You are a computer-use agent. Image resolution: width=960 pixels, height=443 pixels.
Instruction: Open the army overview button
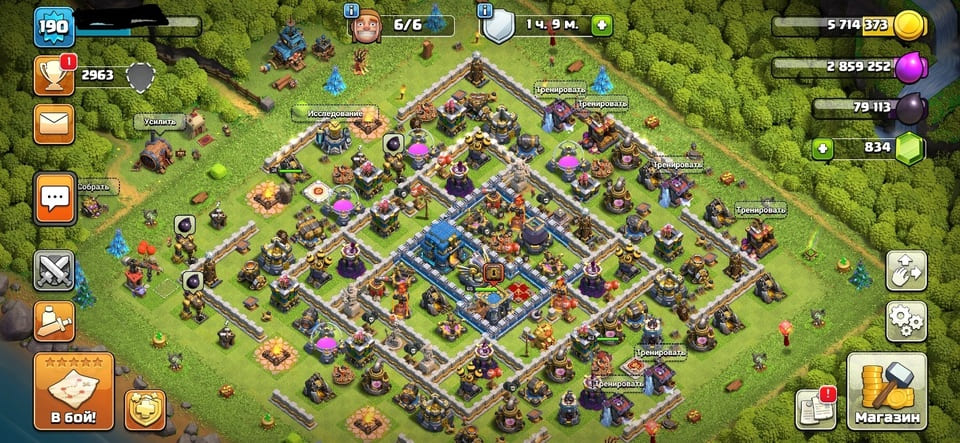point(54,321)
